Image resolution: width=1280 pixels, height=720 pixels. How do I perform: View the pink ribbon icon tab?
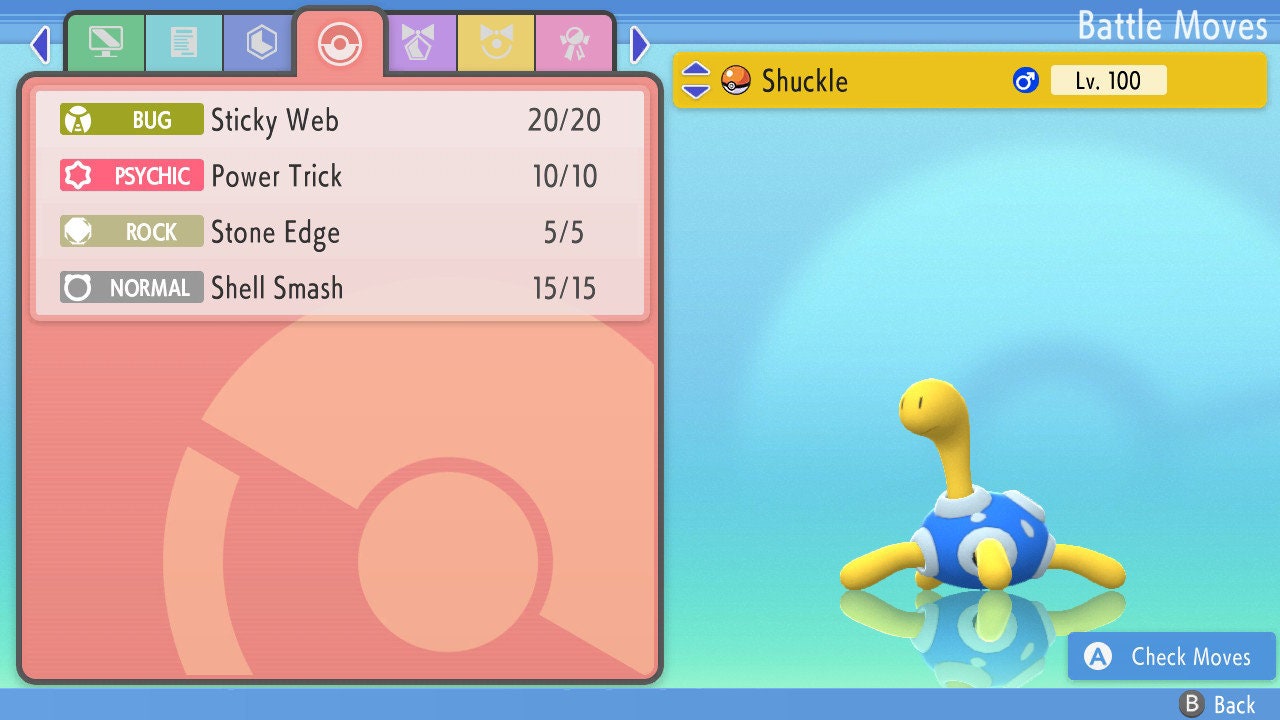click(574, 43)
